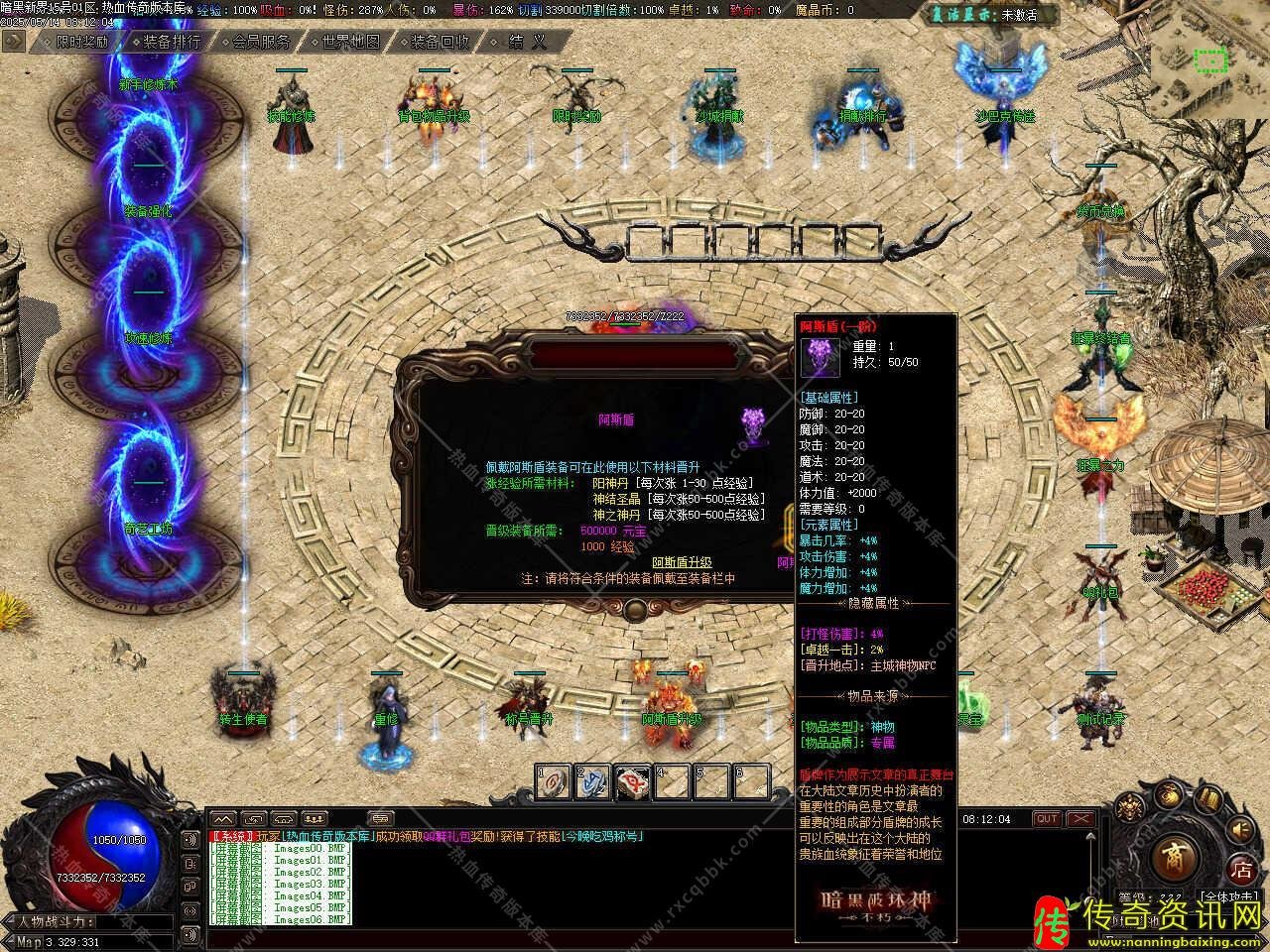Use the item in hotbar slot 1
The image size is (1270, 952).
[x=555, y=781]
